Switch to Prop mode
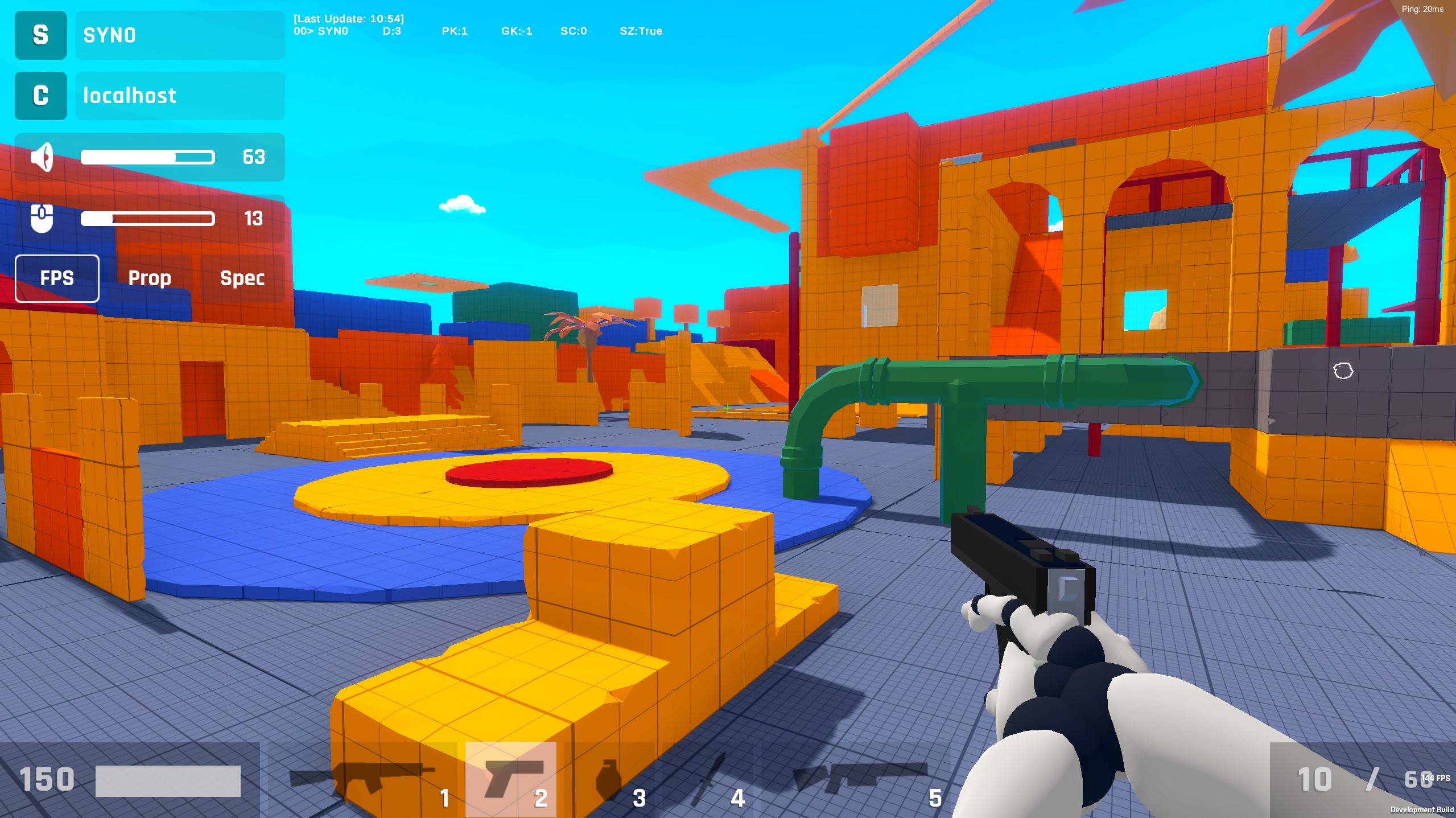The height and width of the screenshot is (818, 1456). pyautogui.click(x=150, y=278)
